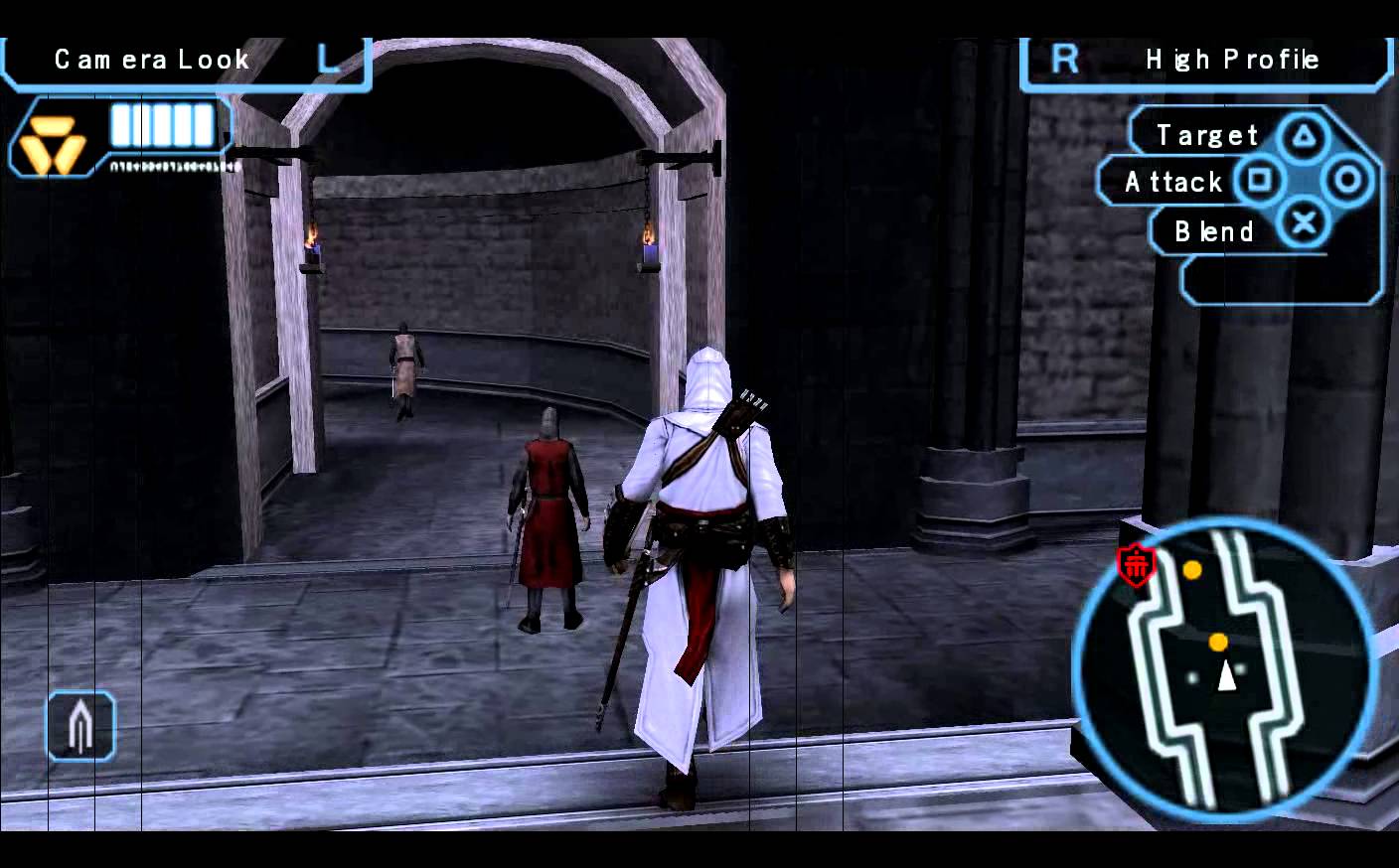Enable Camera Look

pos(151,60)
